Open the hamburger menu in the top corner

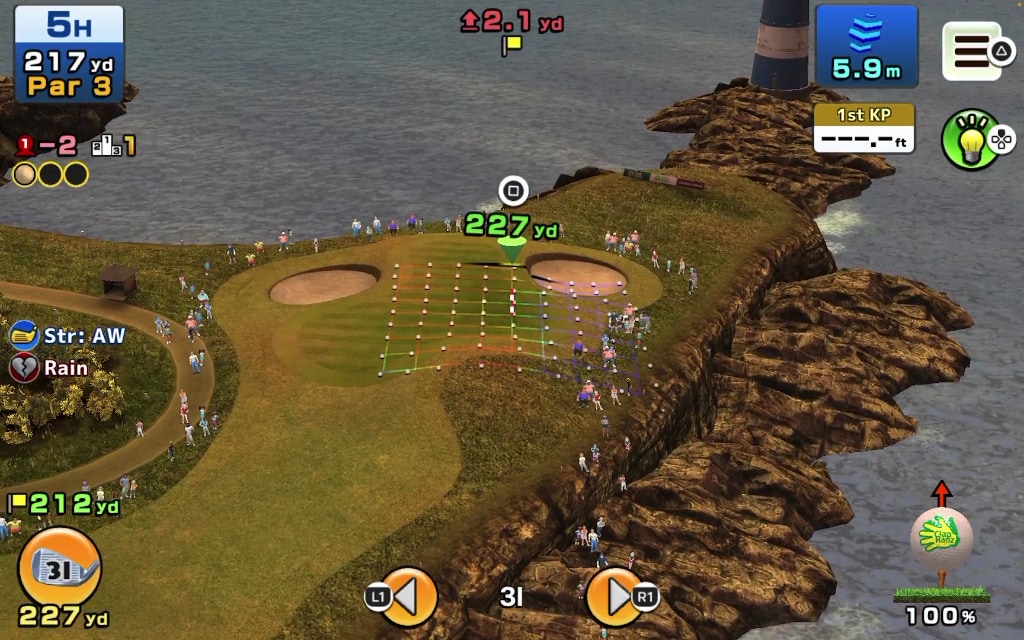(x=972, y=51)
